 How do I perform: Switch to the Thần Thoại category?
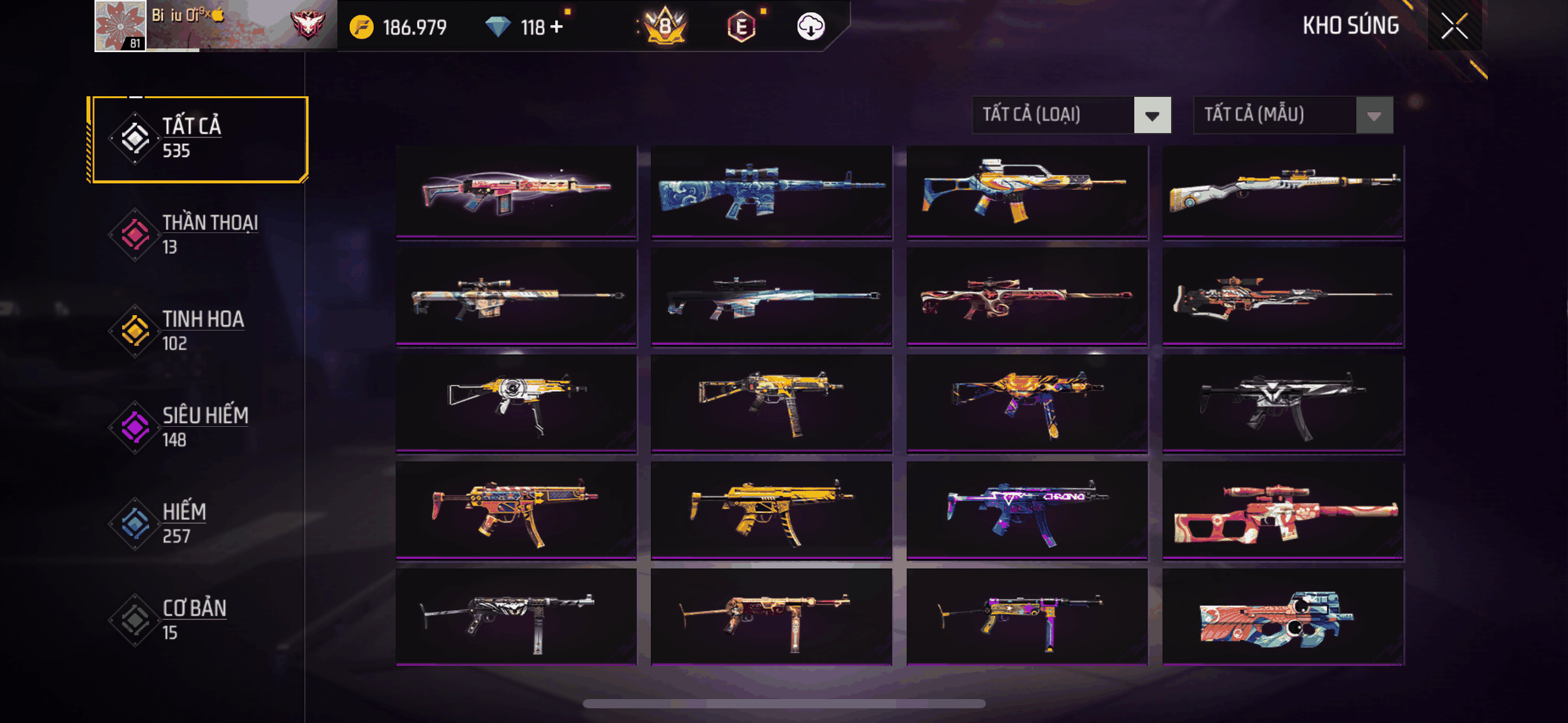coord(199,234)
